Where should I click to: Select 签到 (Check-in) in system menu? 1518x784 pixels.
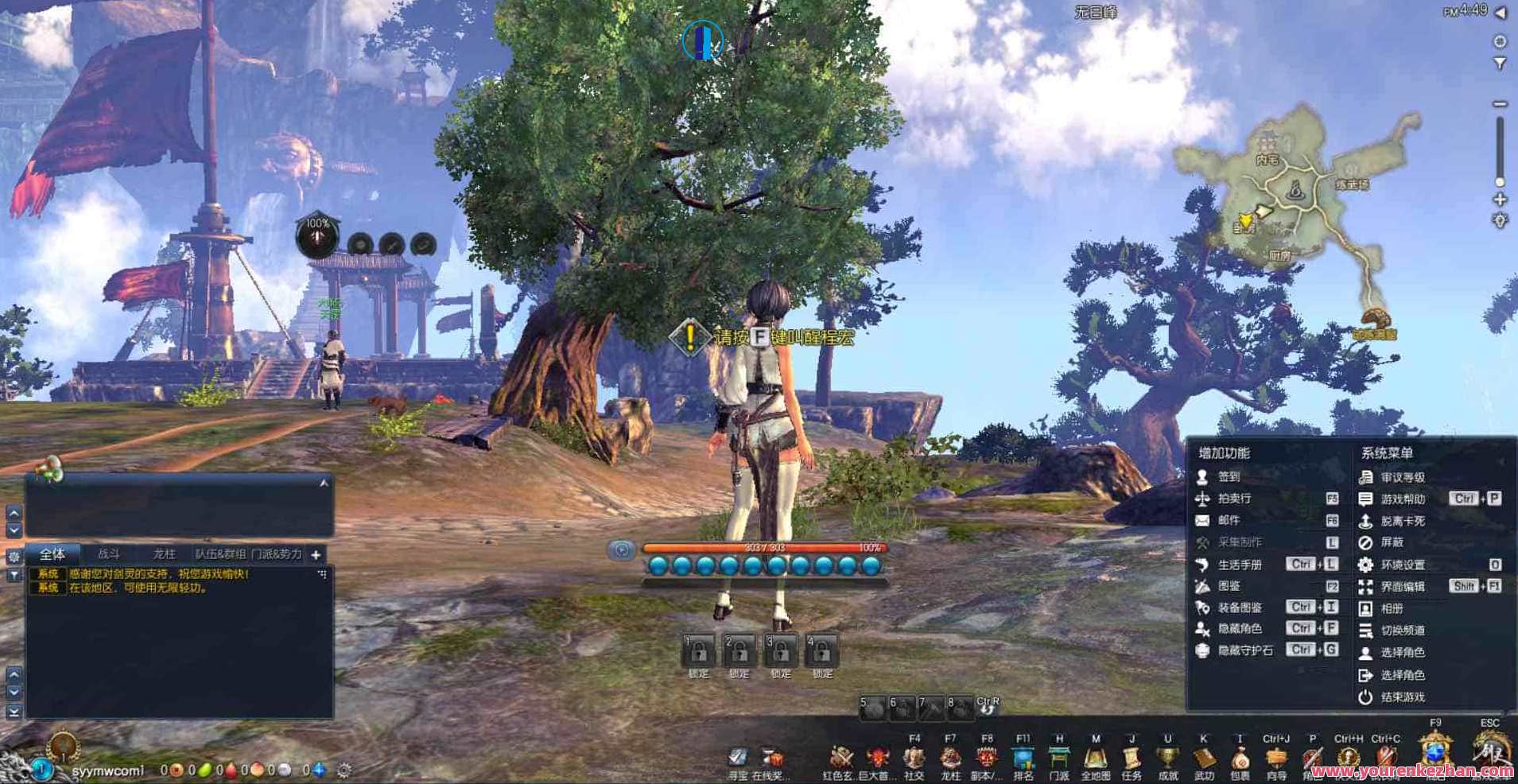pos(1229,478)
